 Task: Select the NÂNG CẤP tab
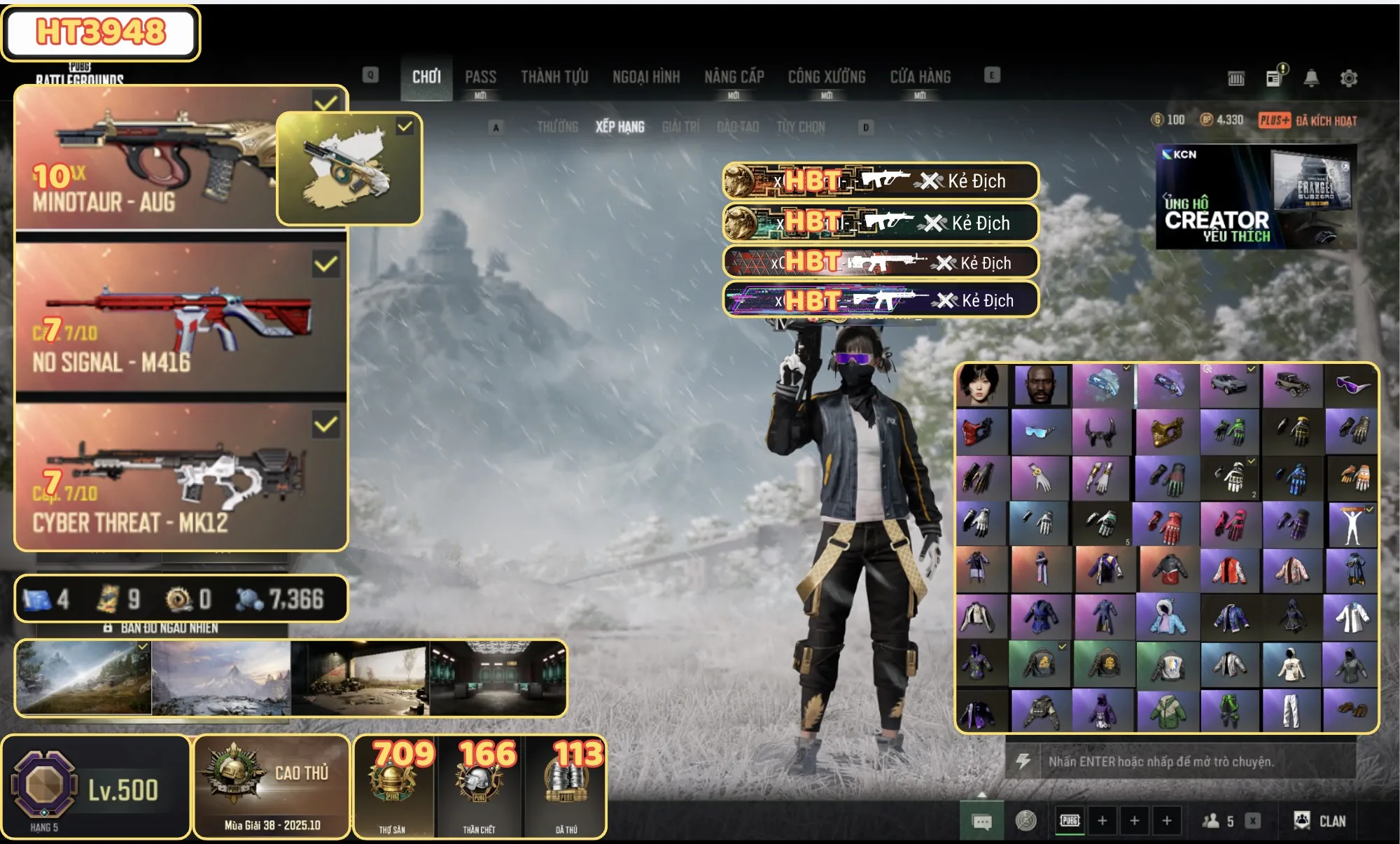coord(734,77)
